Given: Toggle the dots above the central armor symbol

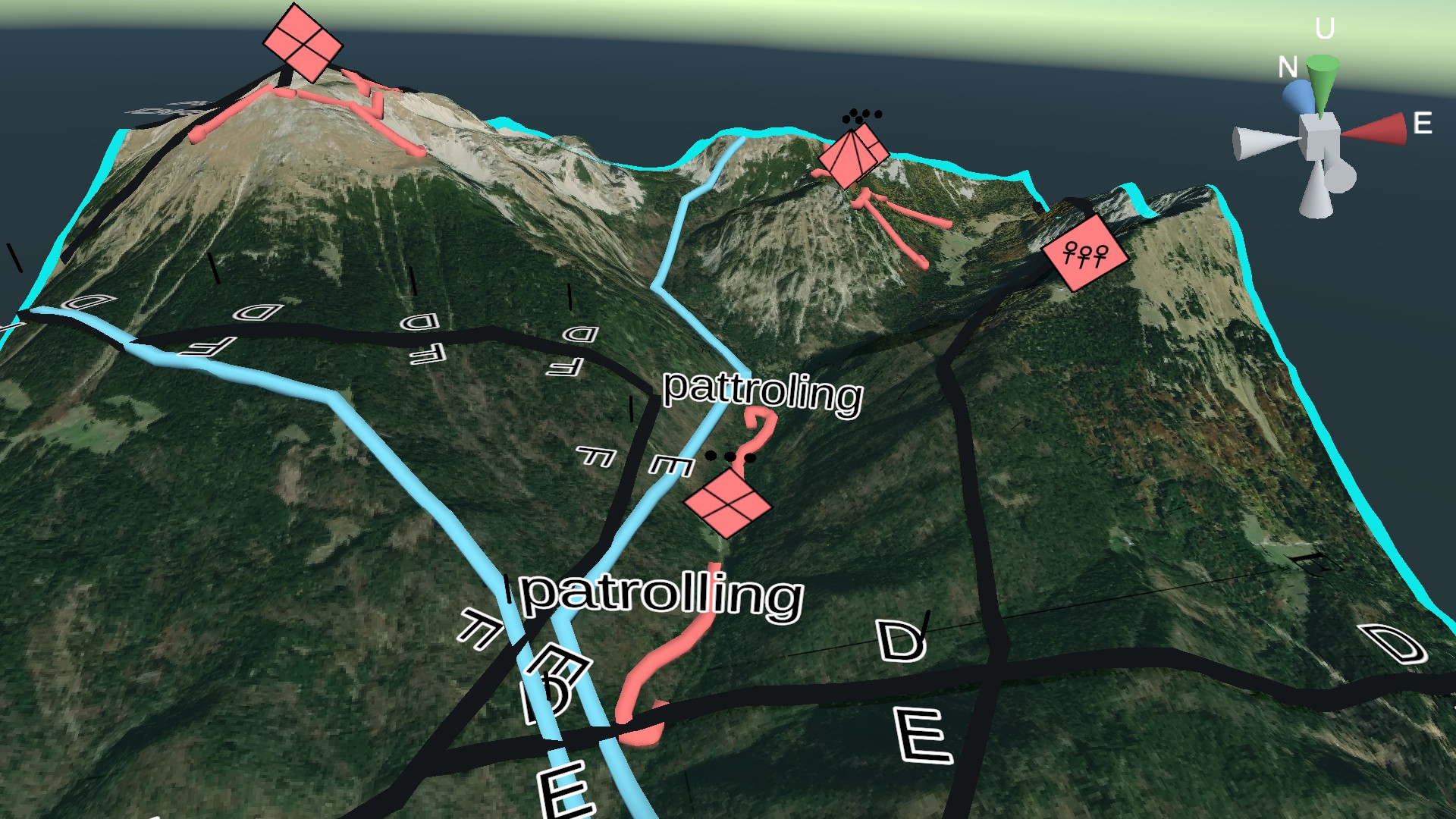Looking at the screenshot, I should click(730, 457).
